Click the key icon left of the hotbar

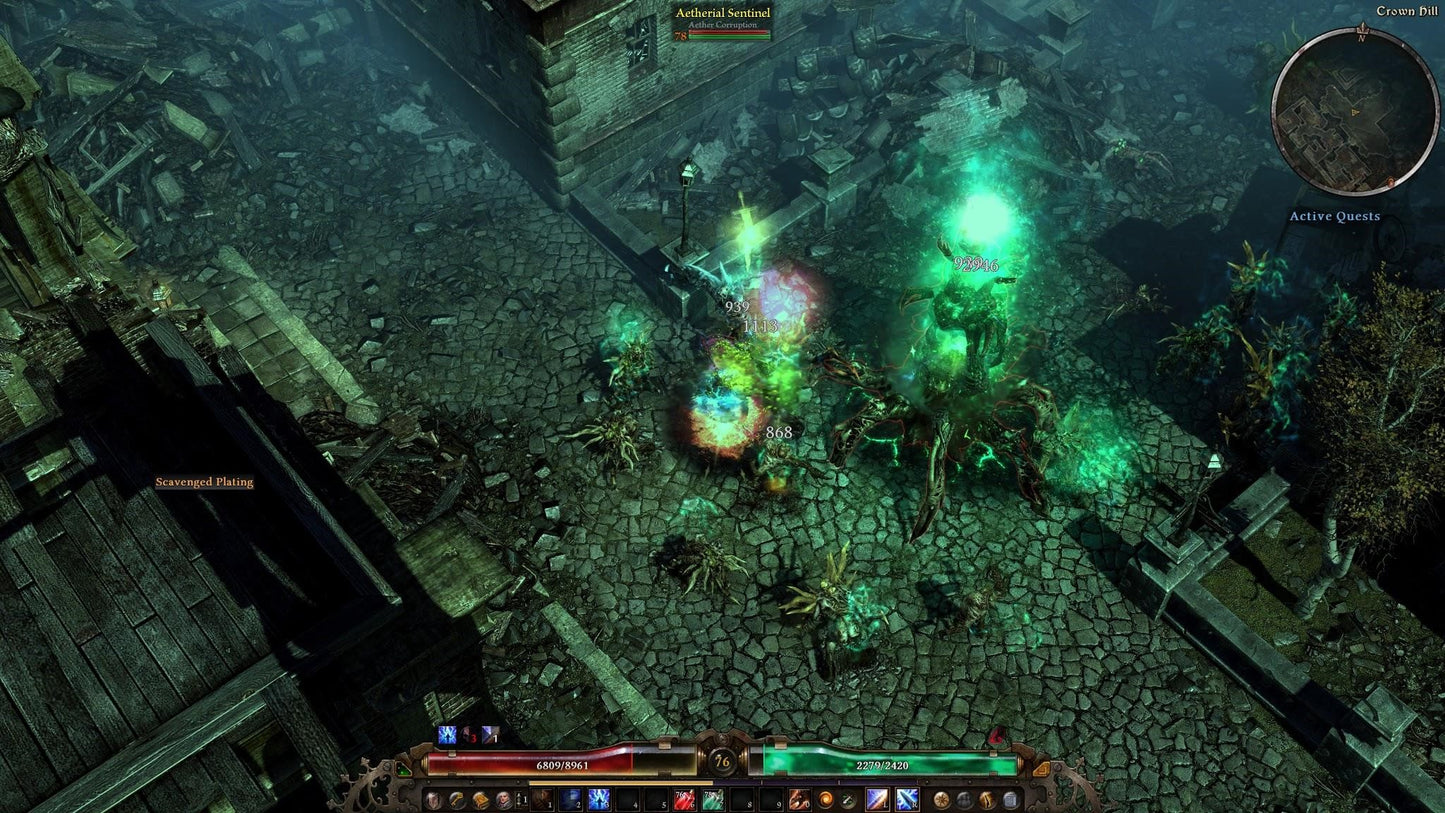coord(454,801)
